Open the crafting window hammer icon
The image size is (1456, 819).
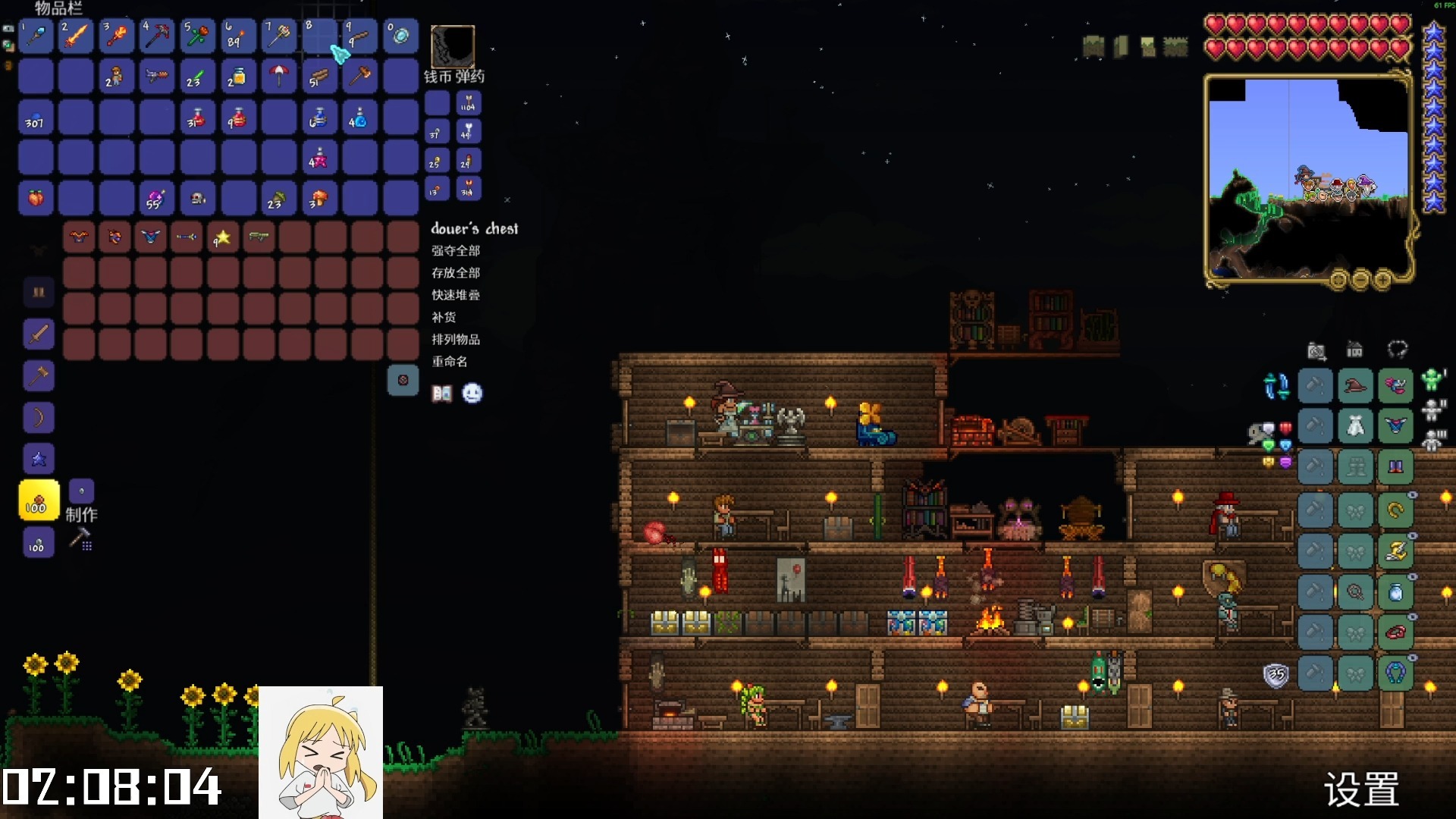pos(80,539)
